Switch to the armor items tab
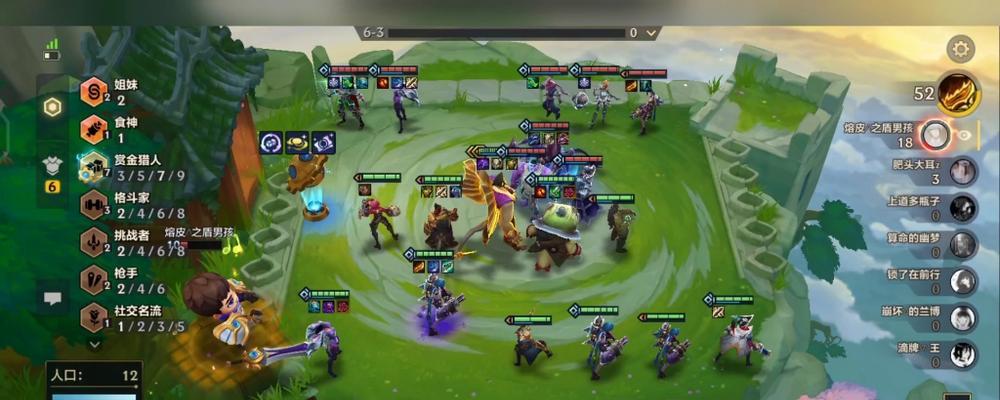 click(52, 166)
